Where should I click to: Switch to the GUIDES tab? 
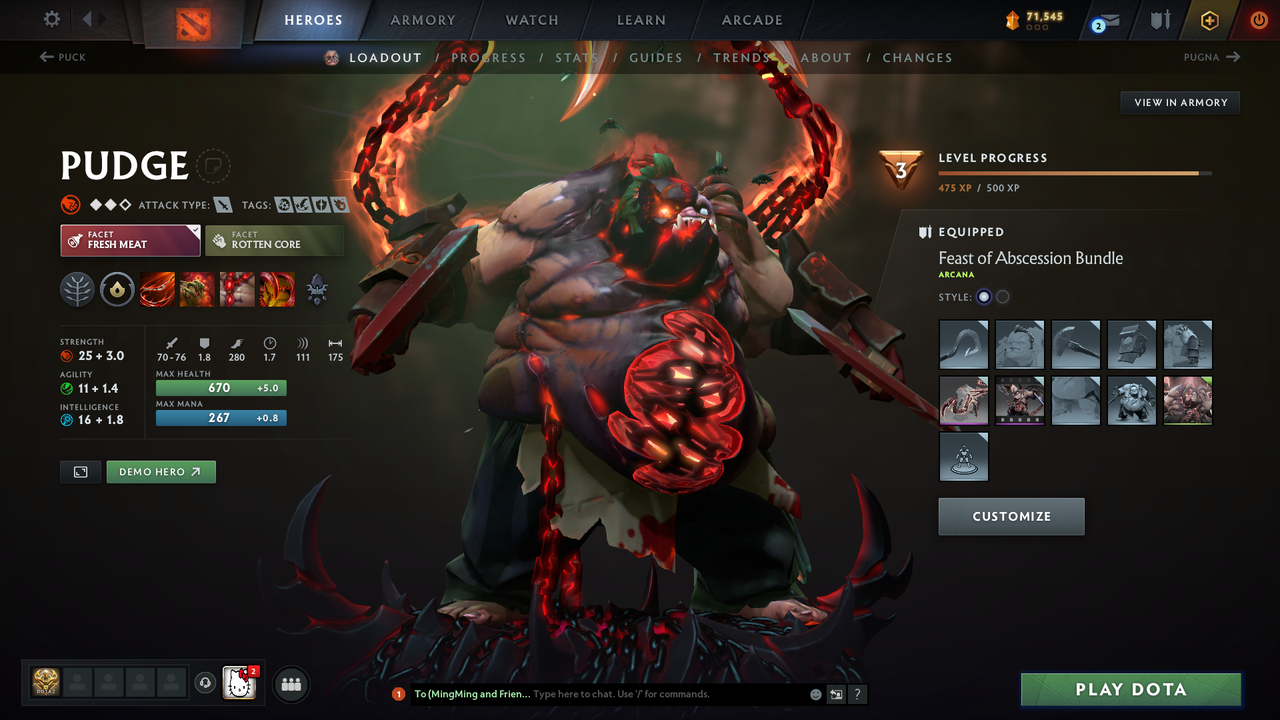pyautogui.click(x=656, y=57)
